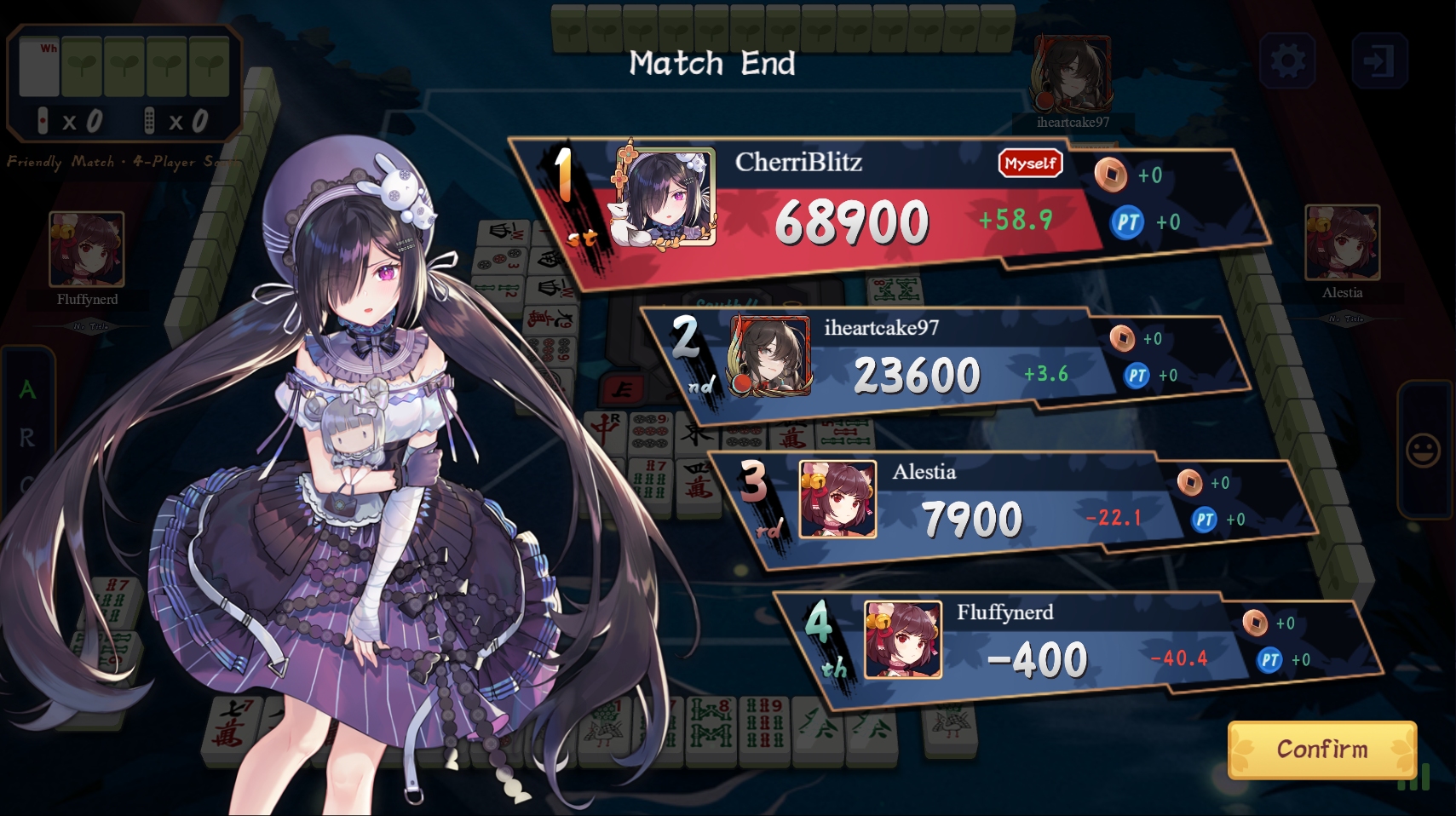Image resolution: width=1456 pixels, height=816 pixels.
Task: View Fluffynerd's avatar on the left side
Action: pos(87,249)
